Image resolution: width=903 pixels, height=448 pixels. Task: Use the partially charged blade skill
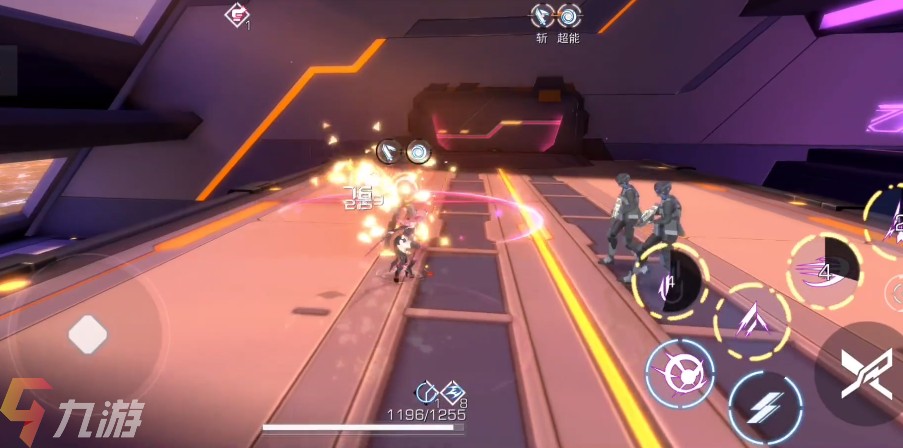pos(670,281)
